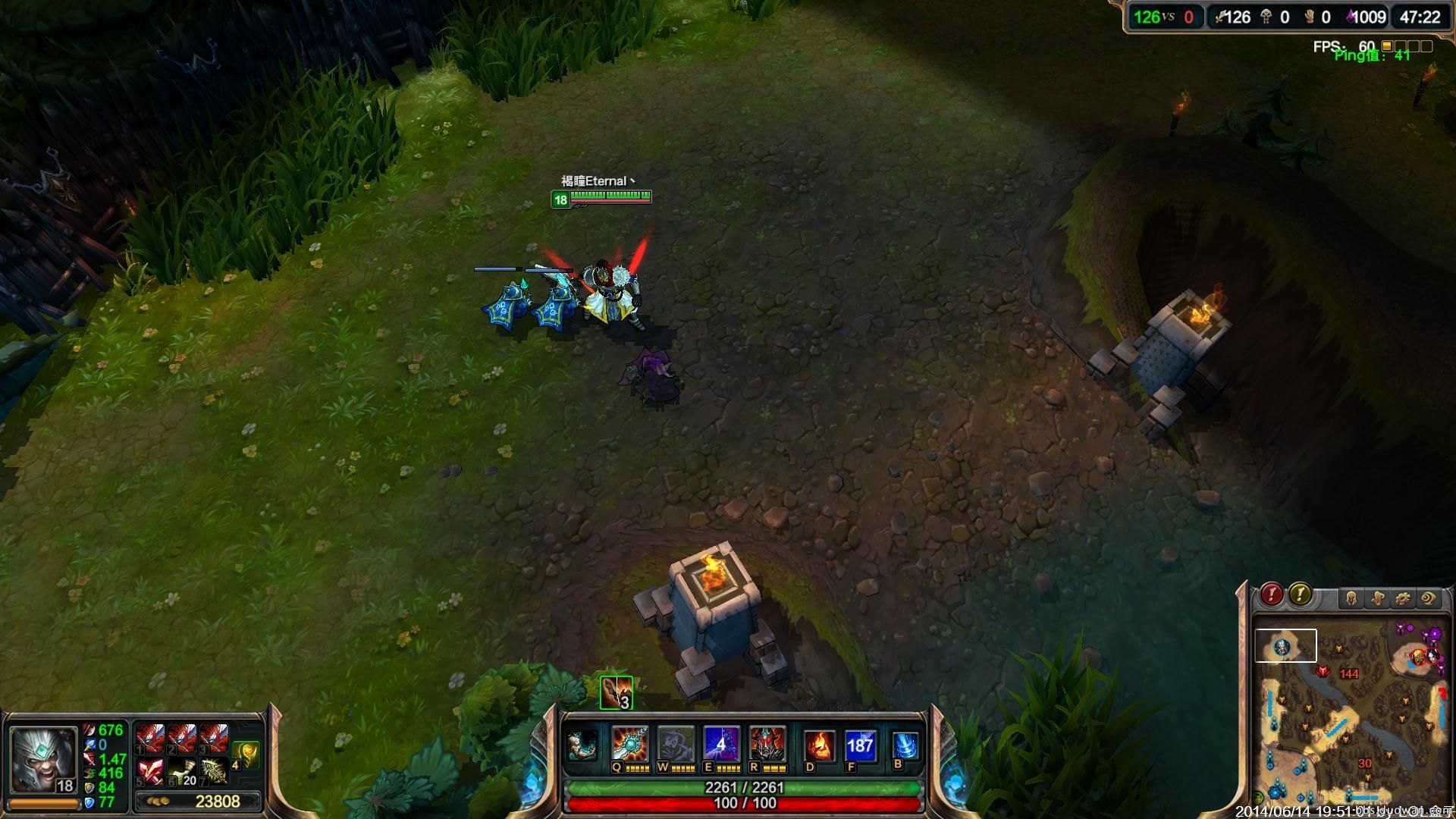Click the active buff icon with 3 stacks
The image size is (1456, 819).
click(616, 692)
